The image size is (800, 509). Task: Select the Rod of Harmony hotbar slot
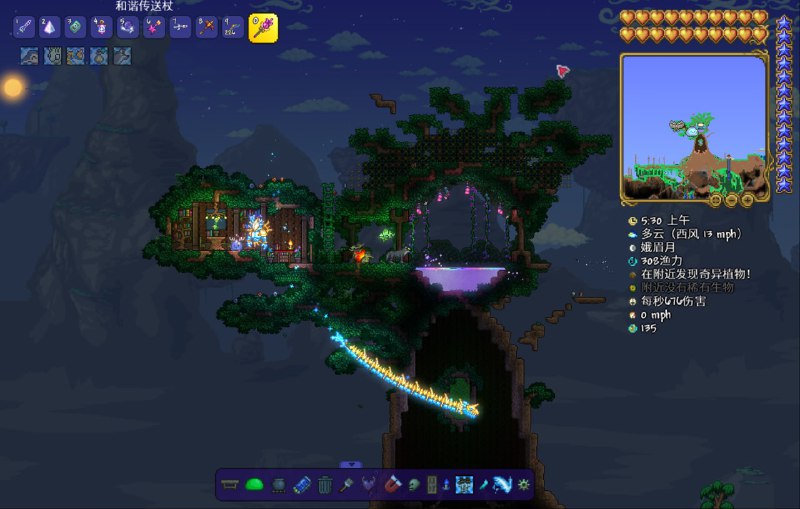coord(263,27)
